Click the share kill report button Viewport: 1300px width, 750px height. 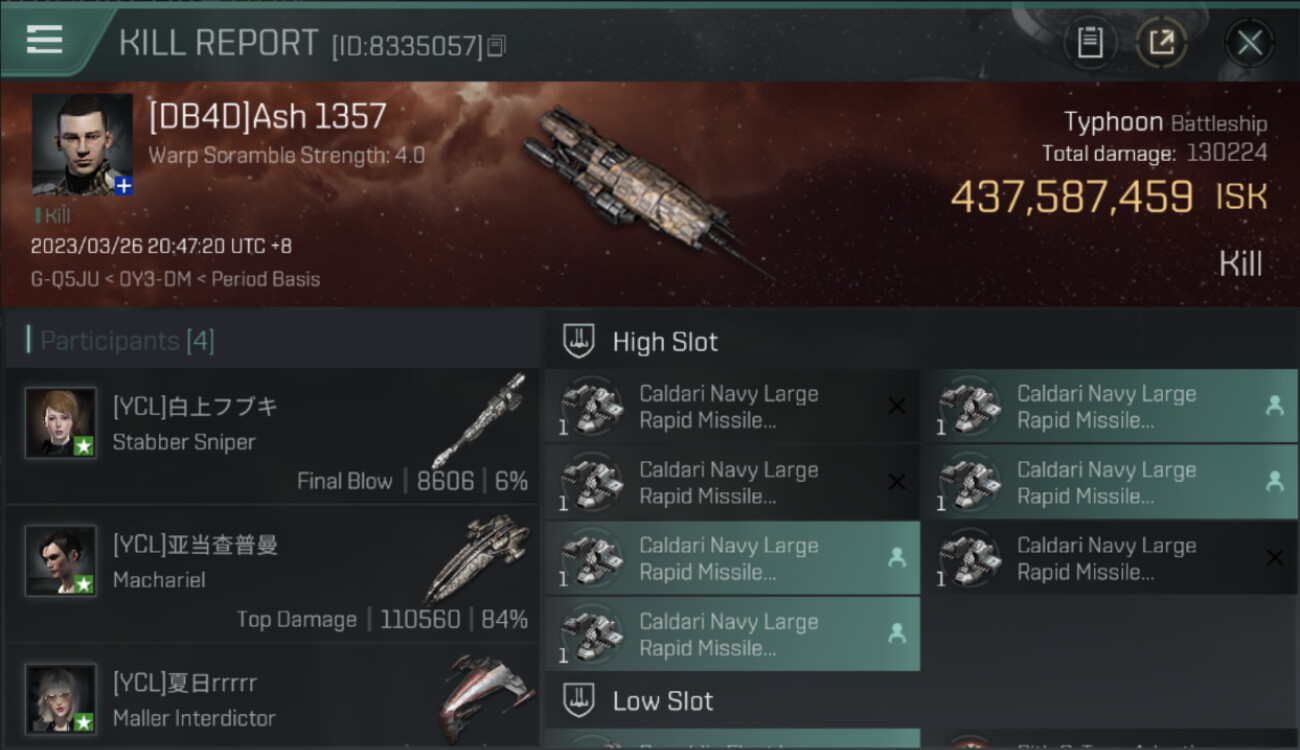[x=1161, y=43]
